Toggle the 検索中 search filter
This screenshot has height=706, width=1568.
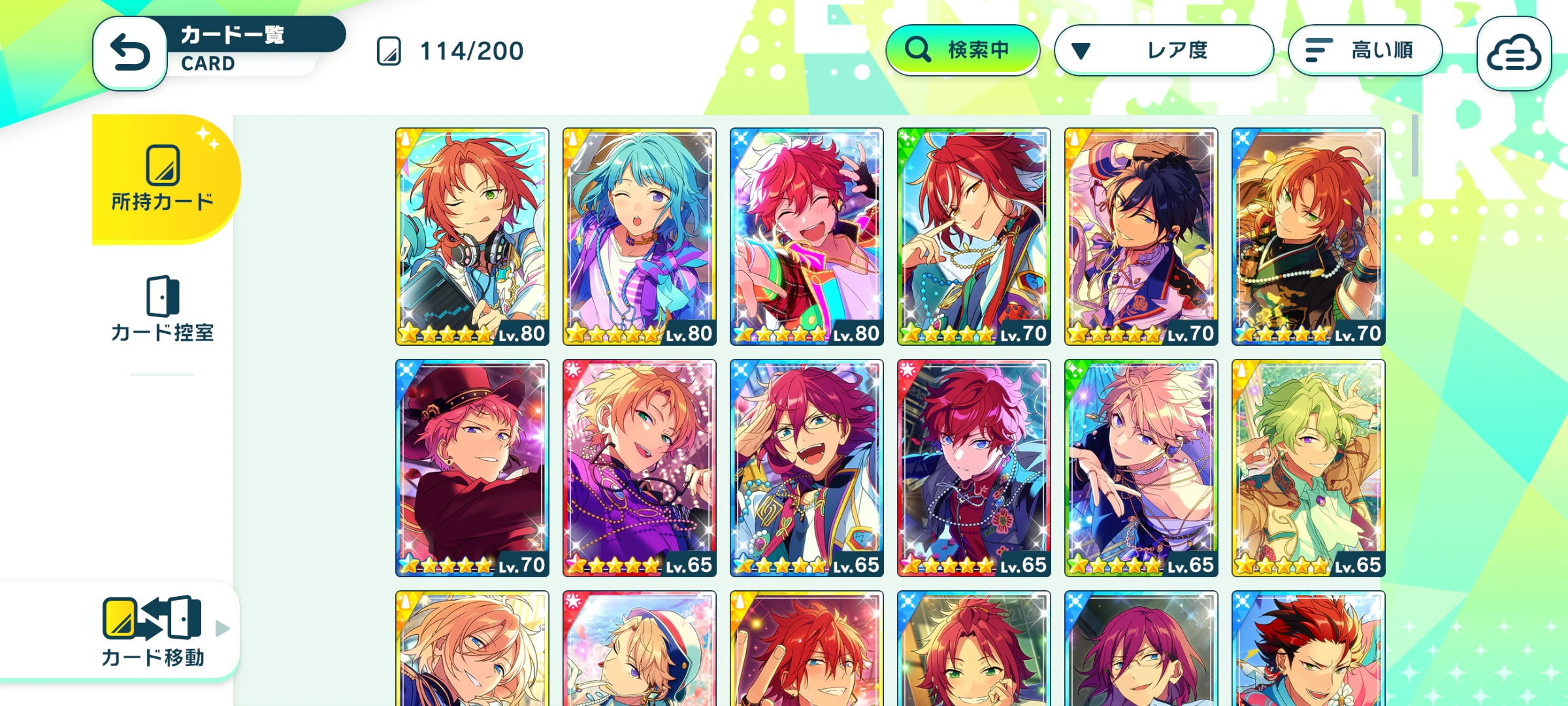[x=964, y=49]
